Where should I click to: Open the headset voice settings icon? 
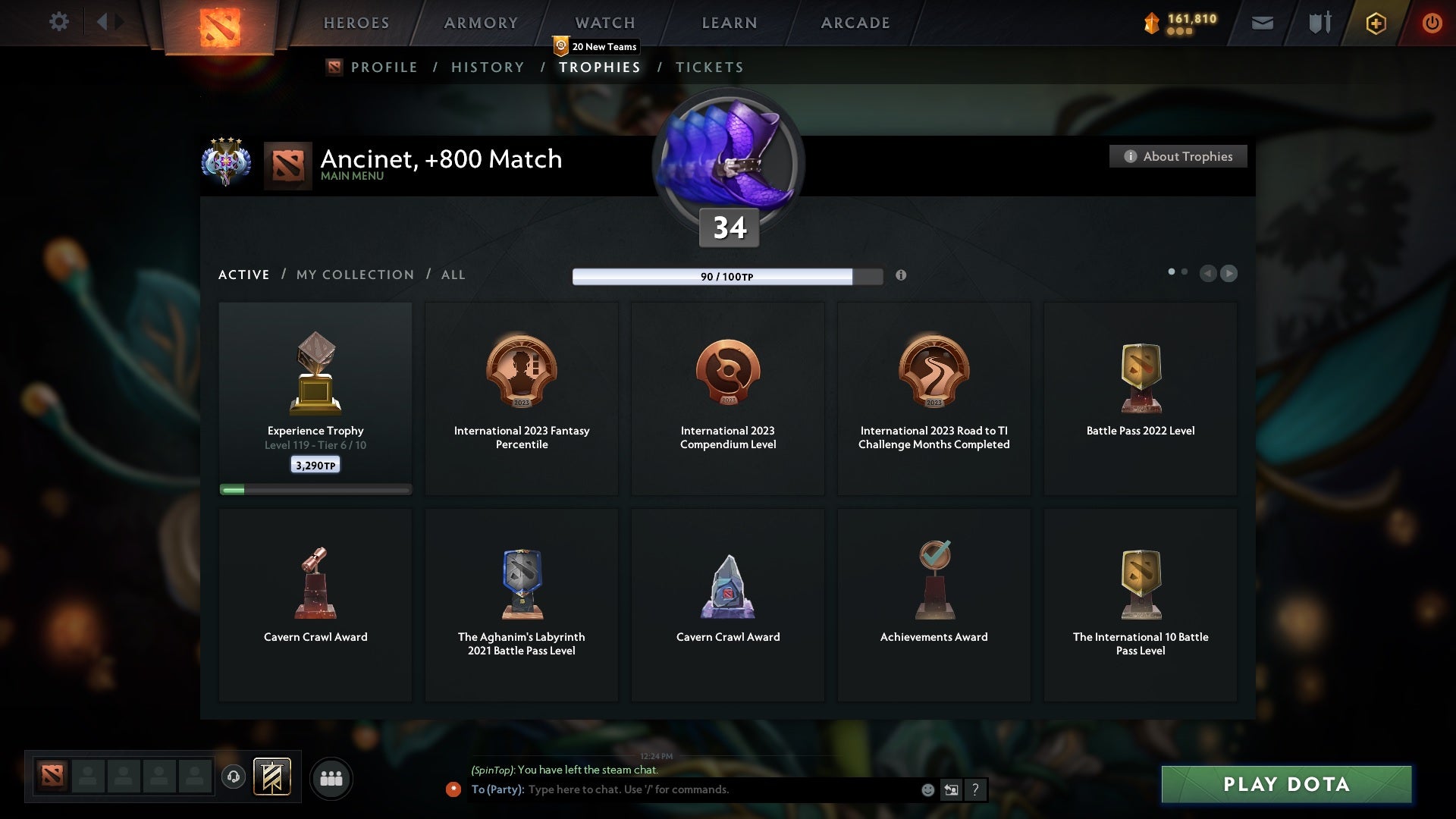pos(234,777)
